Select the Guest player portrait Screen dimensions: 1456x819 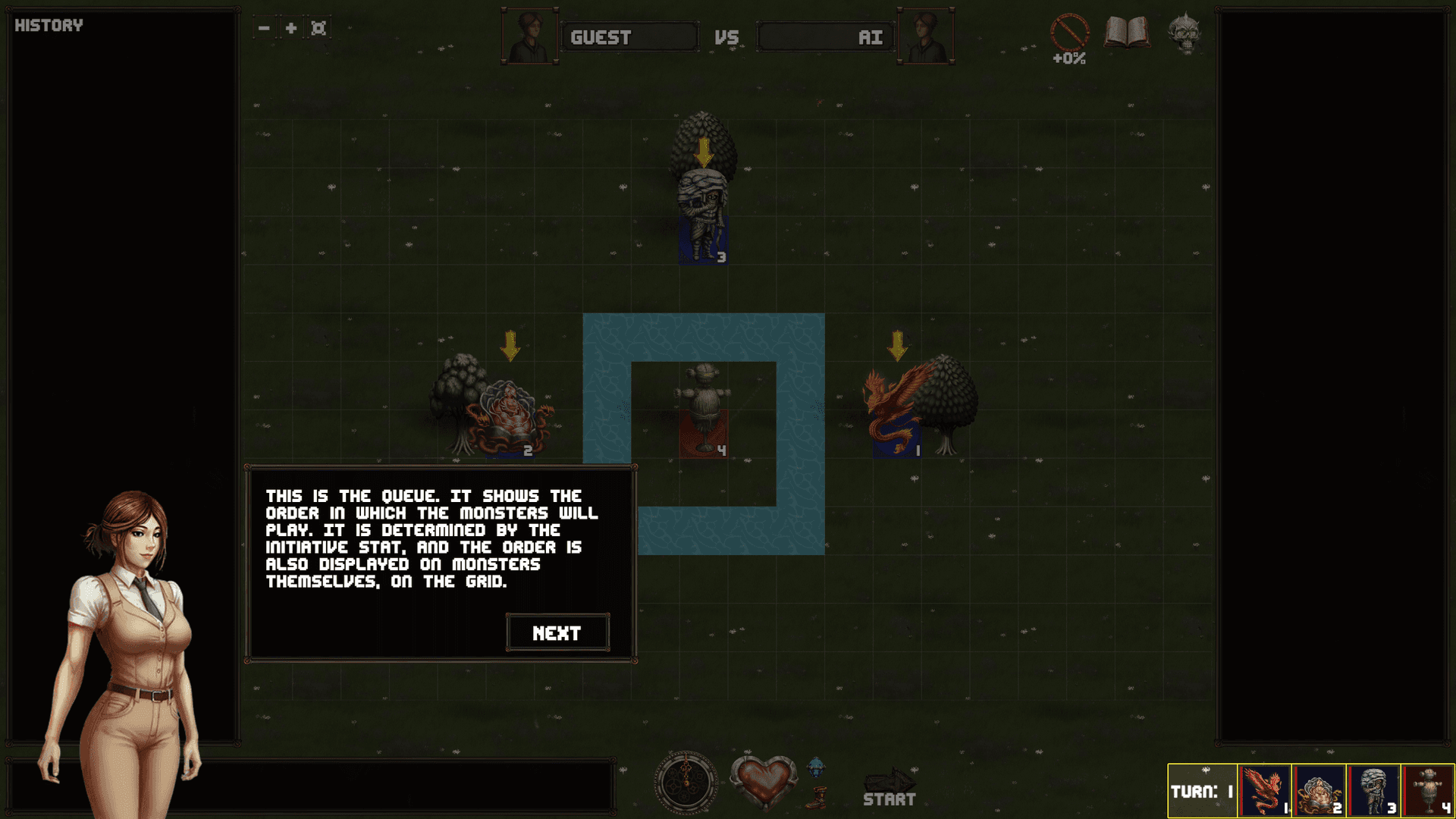(x=529, y=36)
